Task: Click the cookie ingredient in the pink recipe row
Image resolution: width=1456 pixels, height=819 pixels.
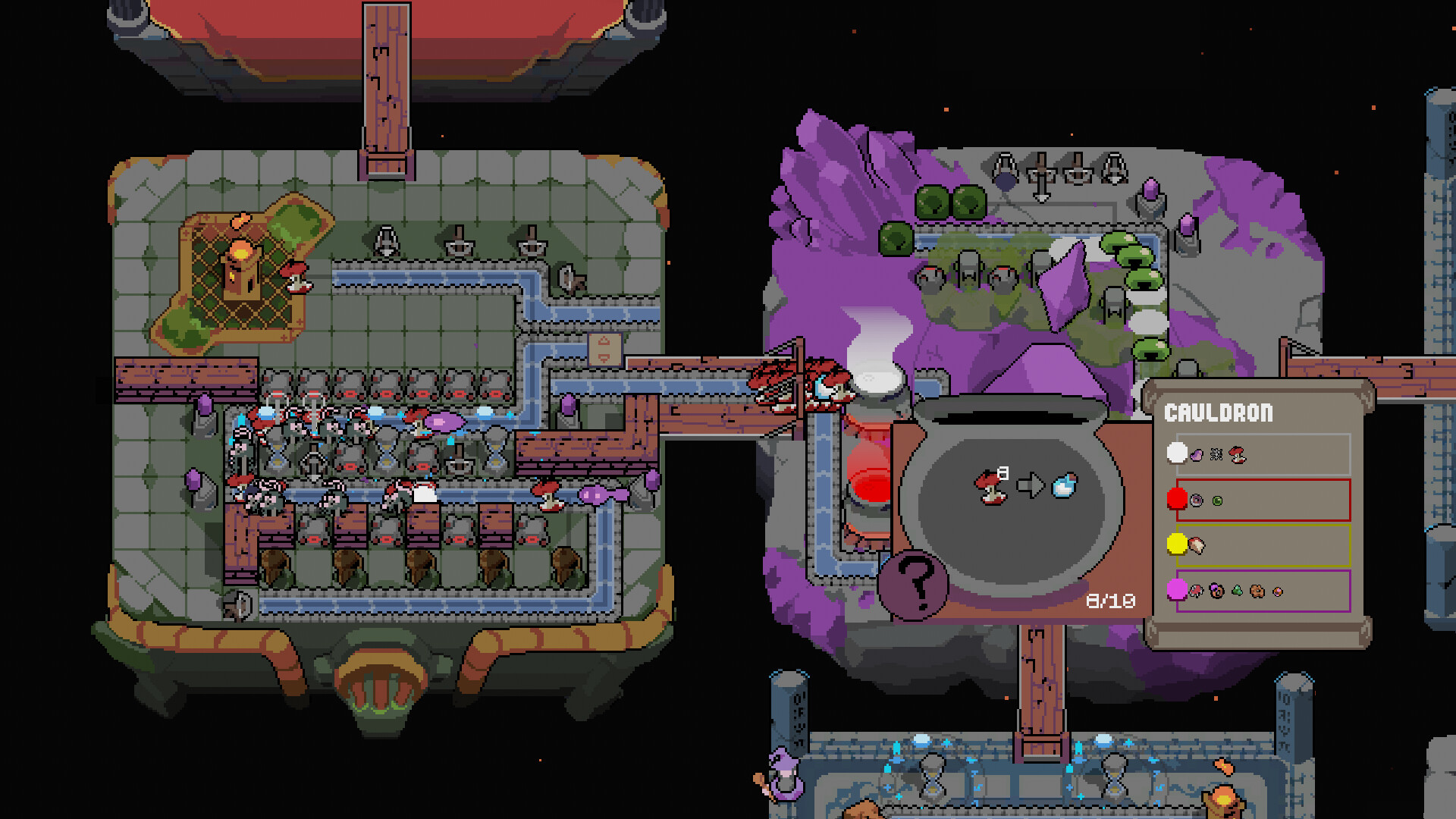Action: pos(1256,591)
